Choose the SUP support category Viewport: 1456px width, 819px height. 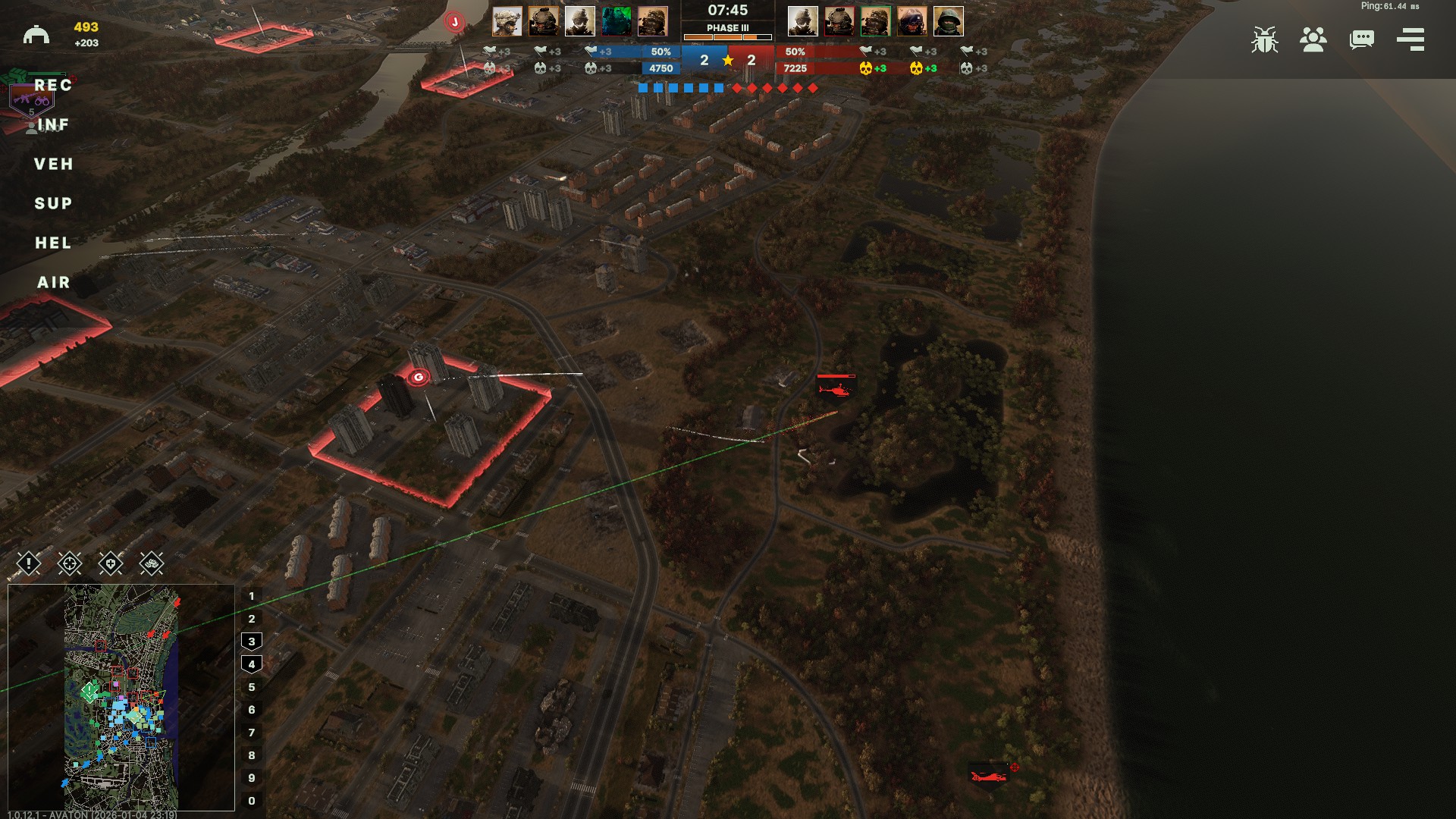[x=53, y=204]
